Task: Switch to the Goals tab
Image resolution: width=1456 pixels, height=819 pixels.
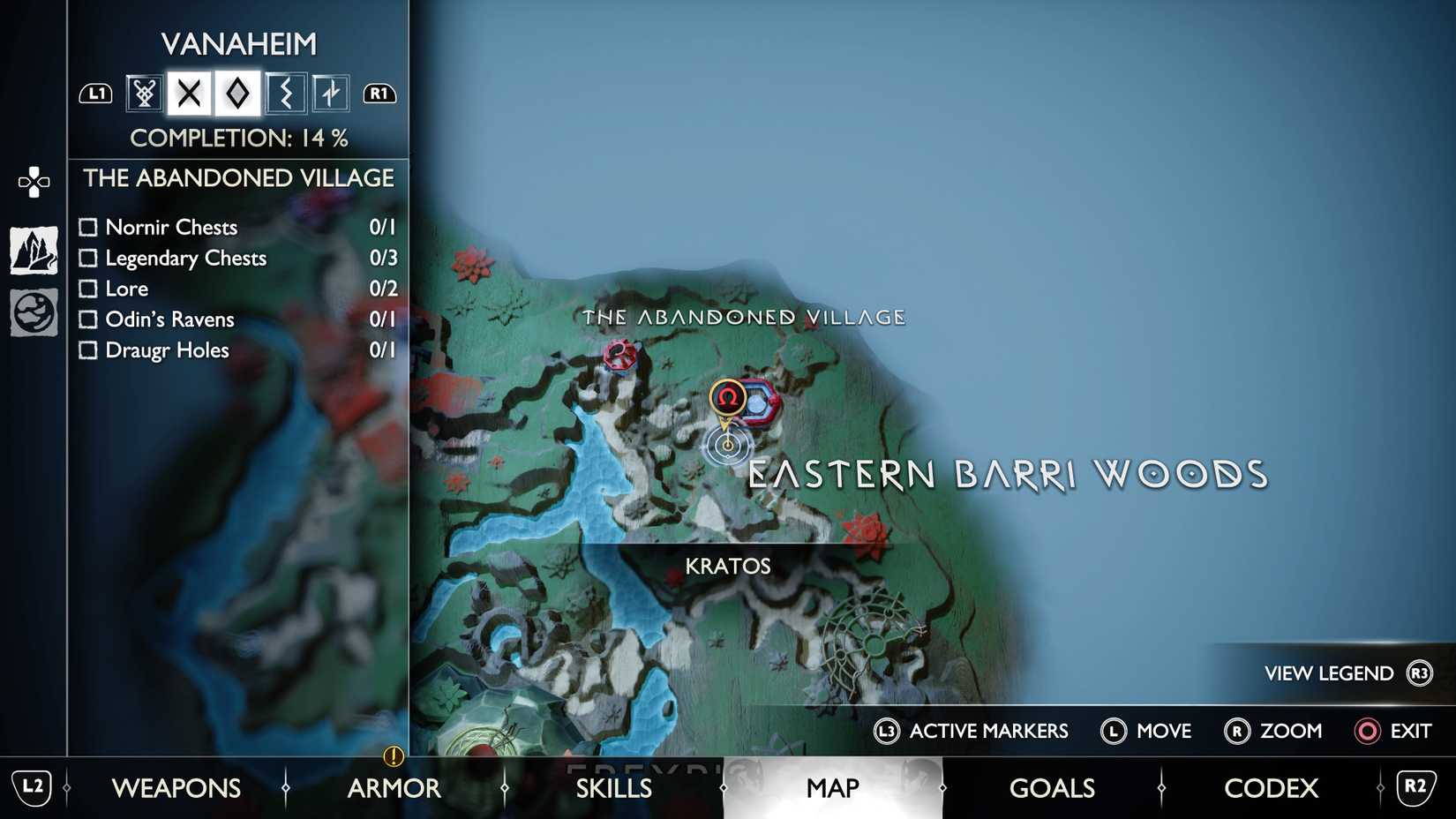Action: point(1052,788)
